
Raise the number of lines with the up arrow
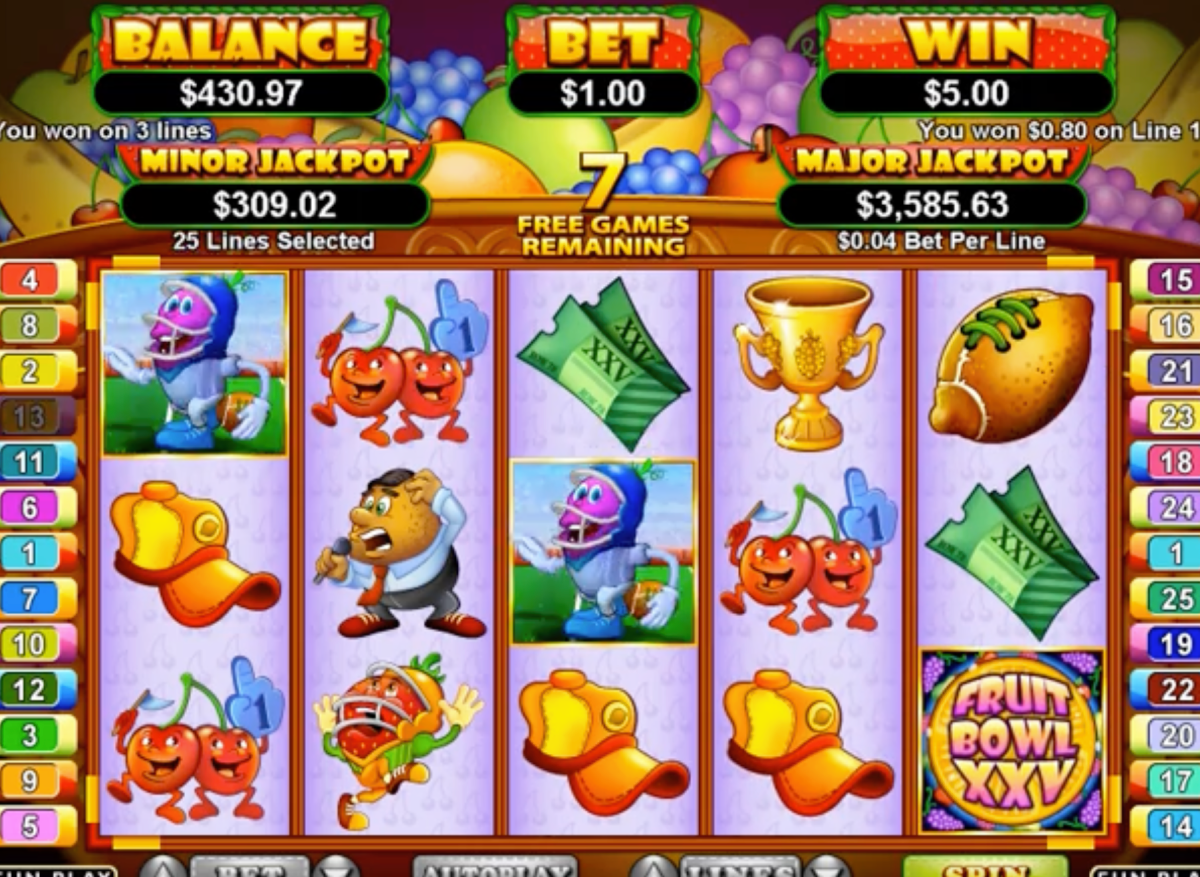652,868
